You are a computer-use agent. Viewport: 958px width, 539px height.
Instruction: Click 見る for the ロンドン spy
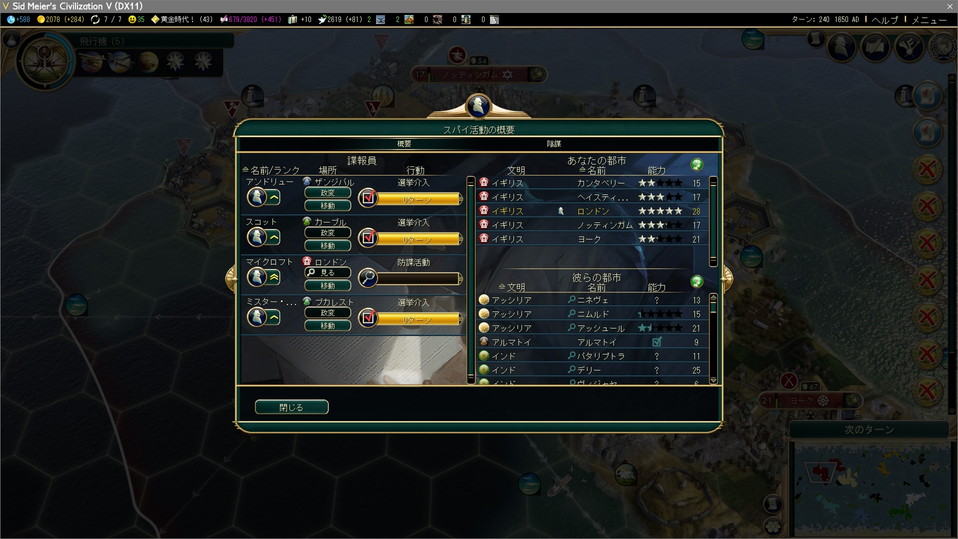click(328, 272)
